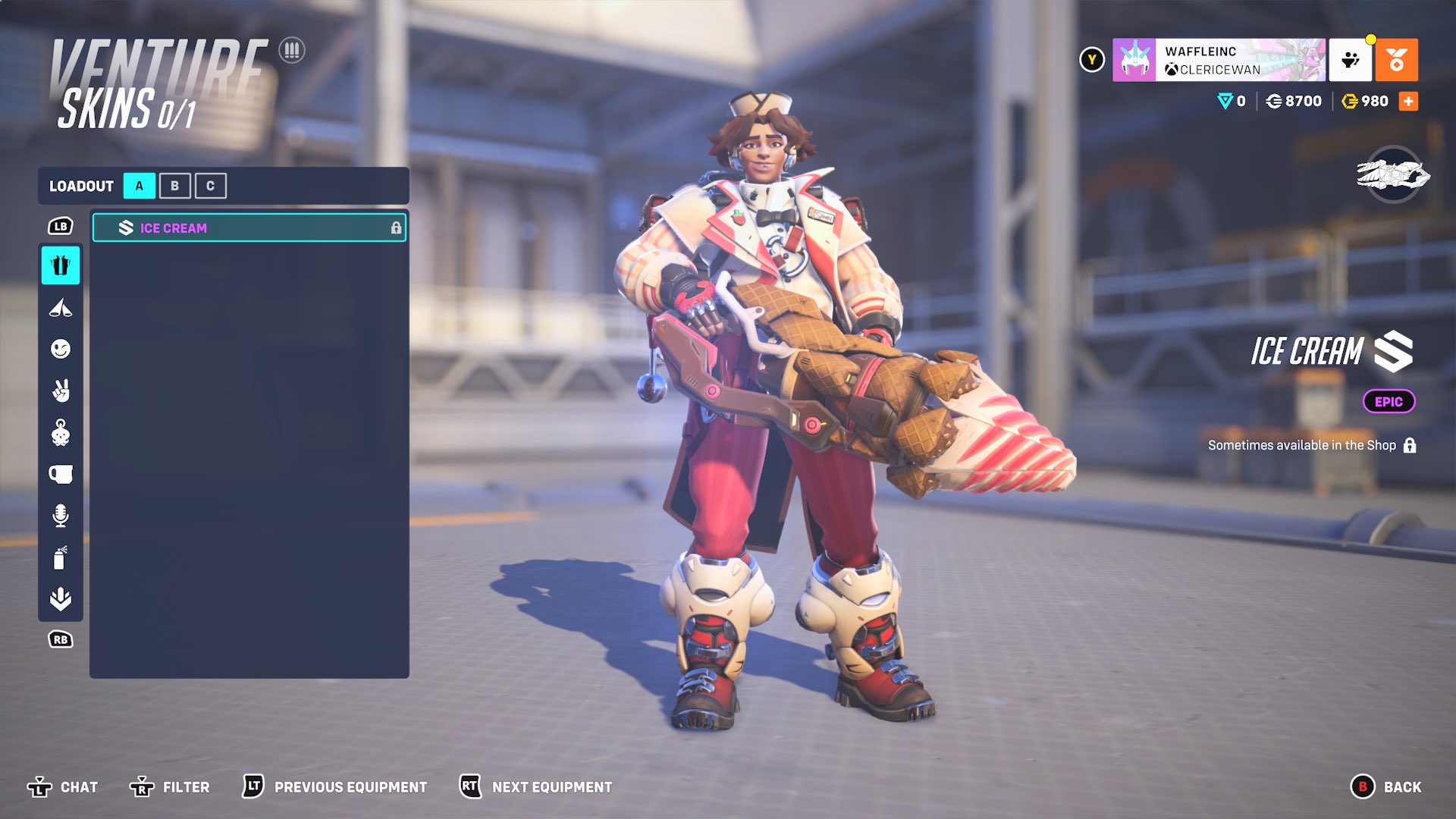
Task: Open the skins category icon
Action: click(x=61, y=265)
